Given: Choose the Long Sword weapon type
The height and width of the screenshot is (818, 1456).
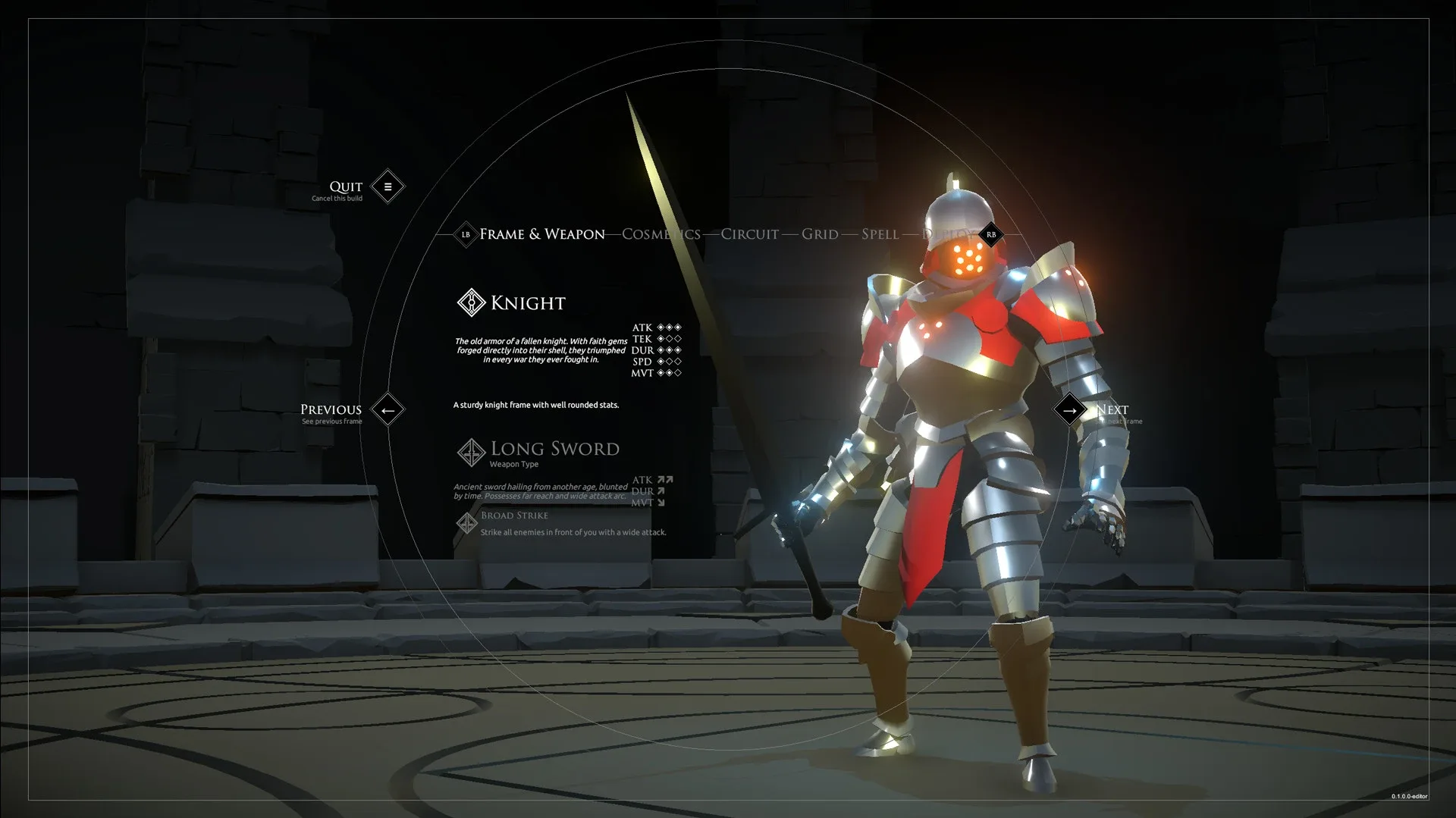Looking at the screenshot, I should point(554,450).
